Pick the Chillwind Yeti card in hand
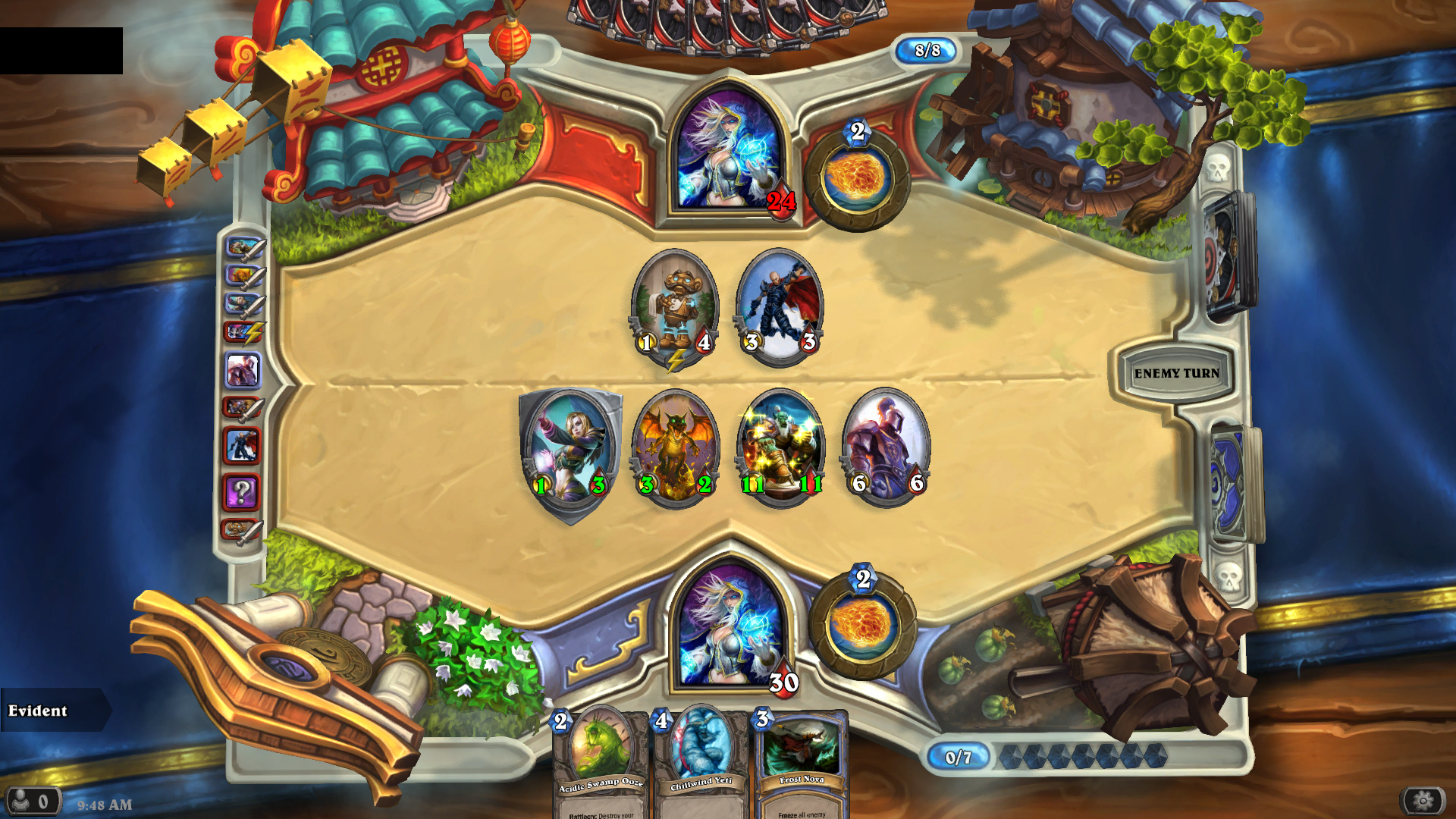Image resolution: width=1456 pixels, height=819 pixels. coord(701,762)
